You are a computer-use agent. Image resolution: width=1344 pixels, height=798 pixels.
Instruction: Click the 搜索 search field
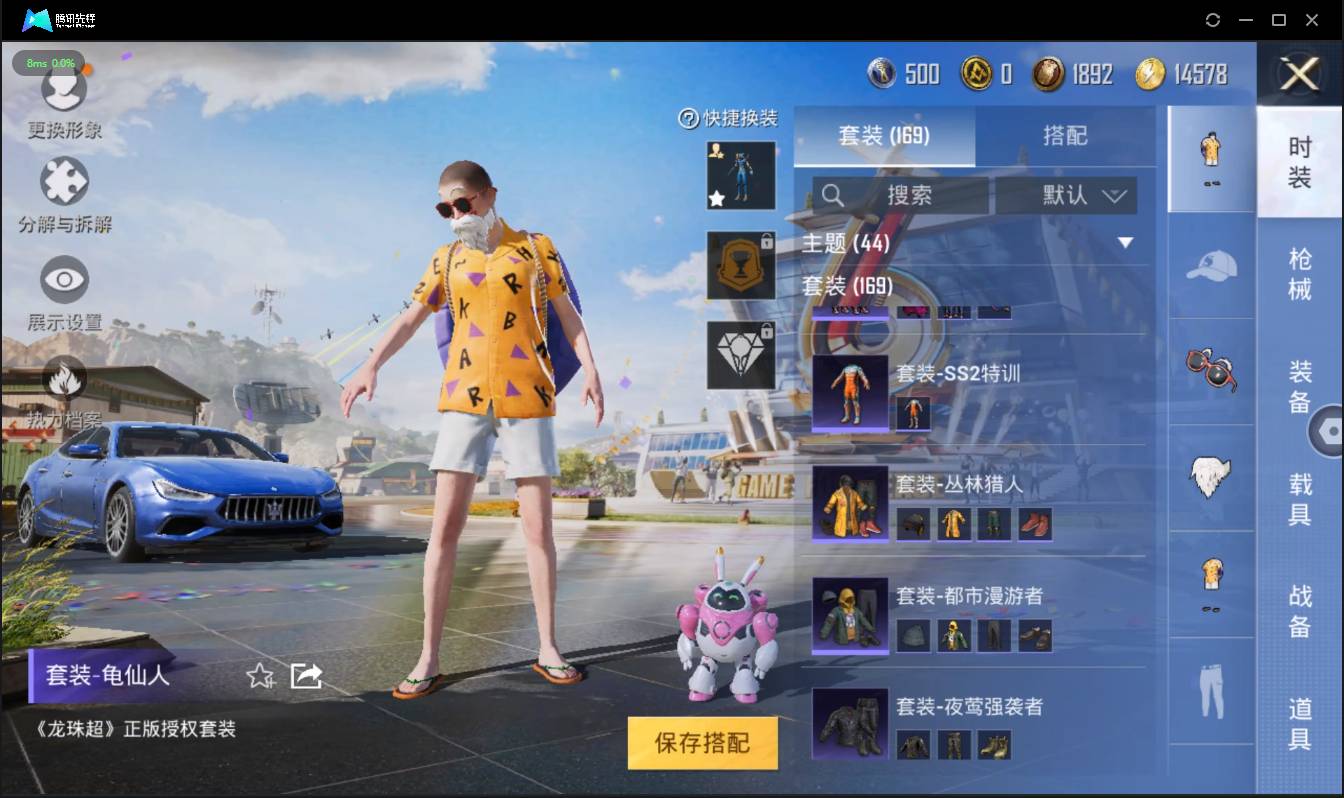coord(900,195)
